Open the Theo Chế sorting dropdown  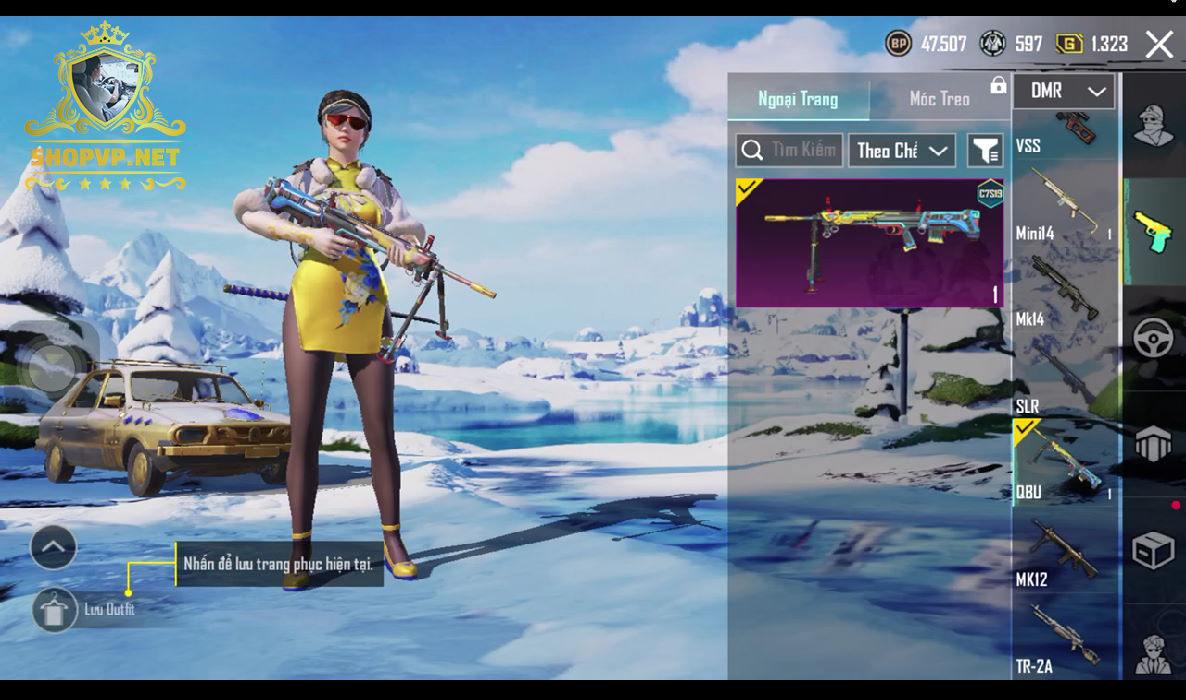(901, 151)
